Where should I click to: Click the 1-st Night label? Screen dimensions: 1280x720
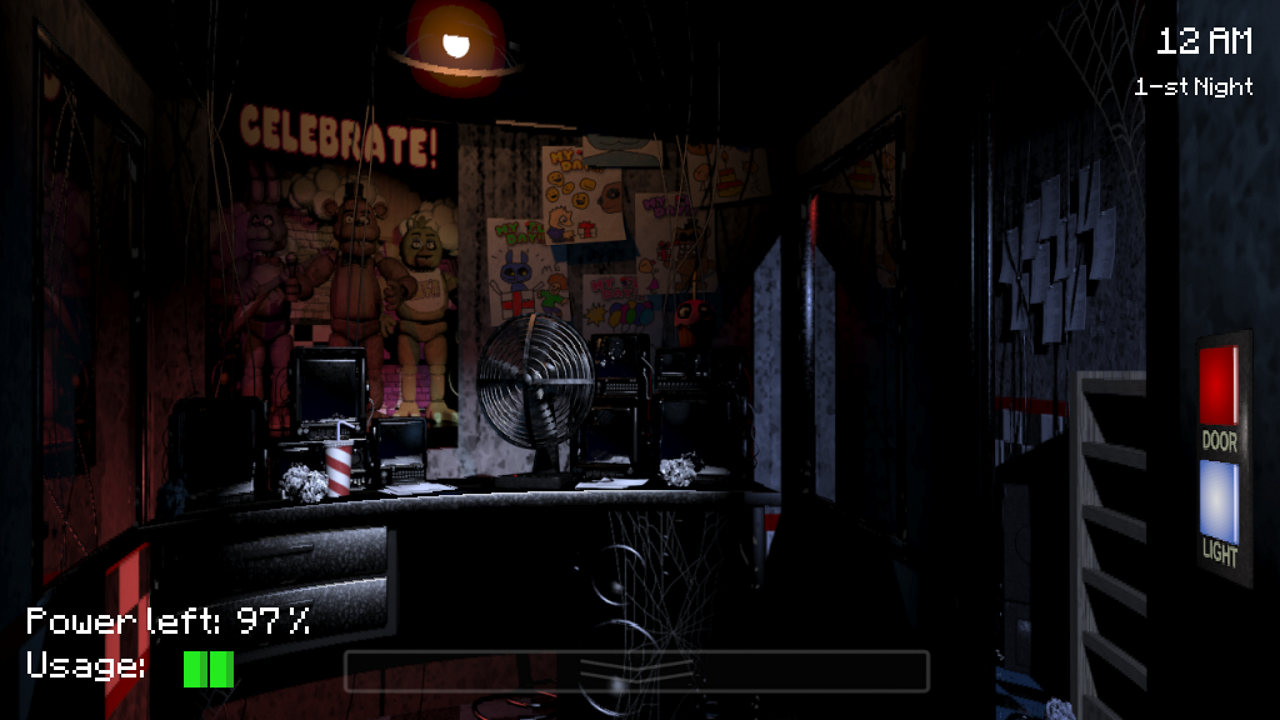coord(1193,87)
